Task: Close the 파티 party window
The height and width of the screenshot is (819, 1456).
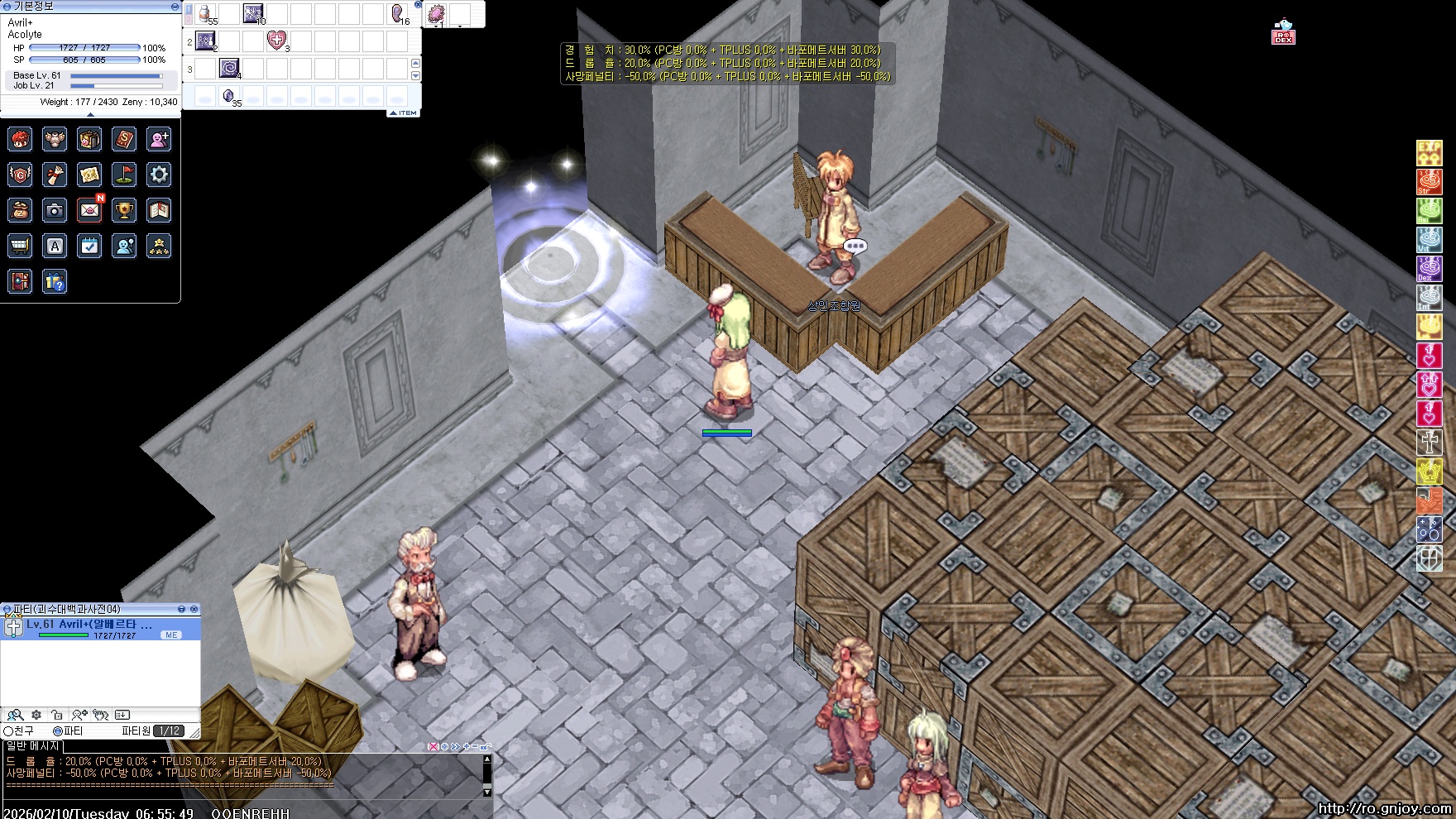Action: point(194,609)
